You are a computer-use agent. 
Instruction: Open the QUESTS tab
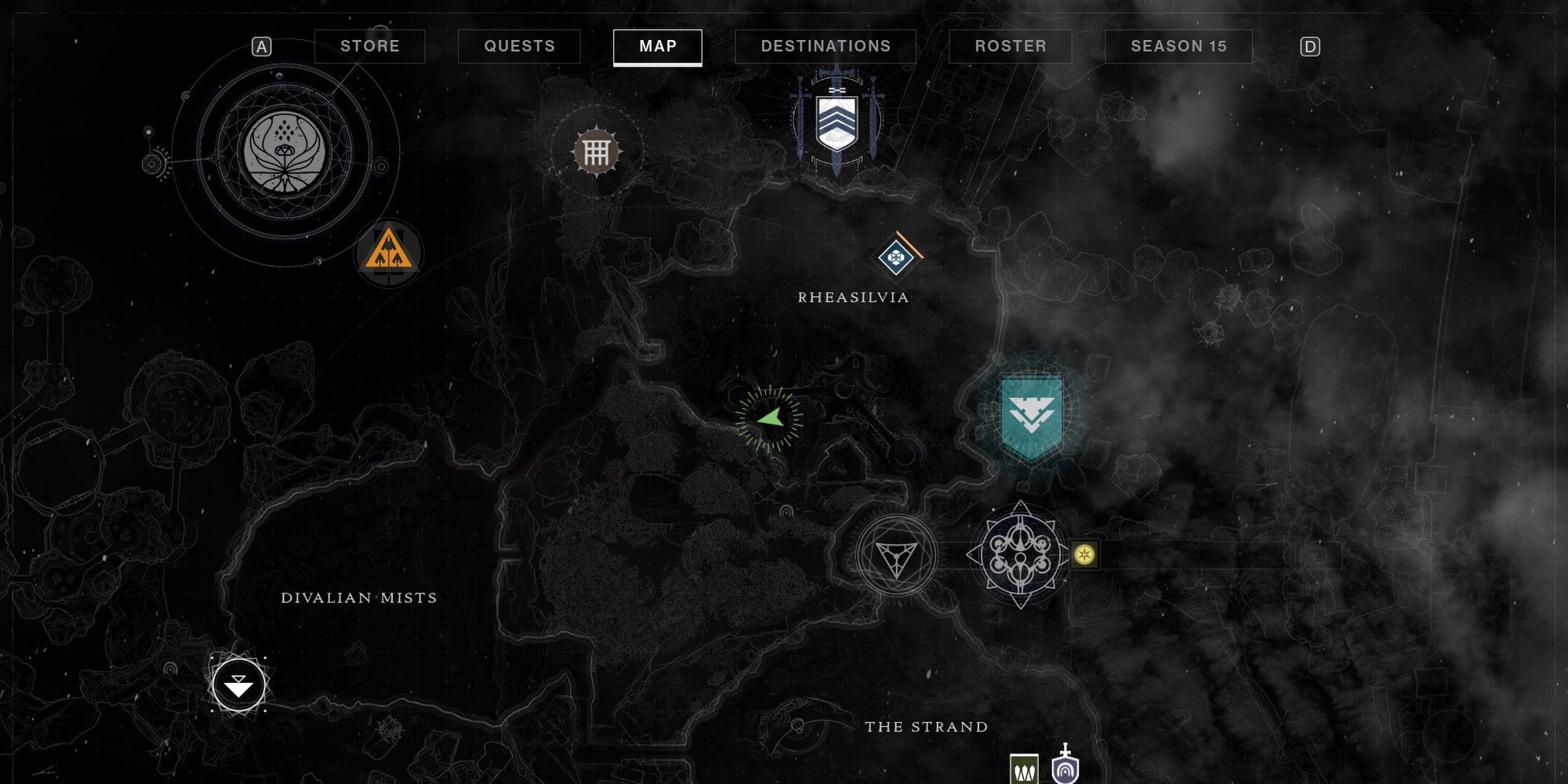pos(519,45)
